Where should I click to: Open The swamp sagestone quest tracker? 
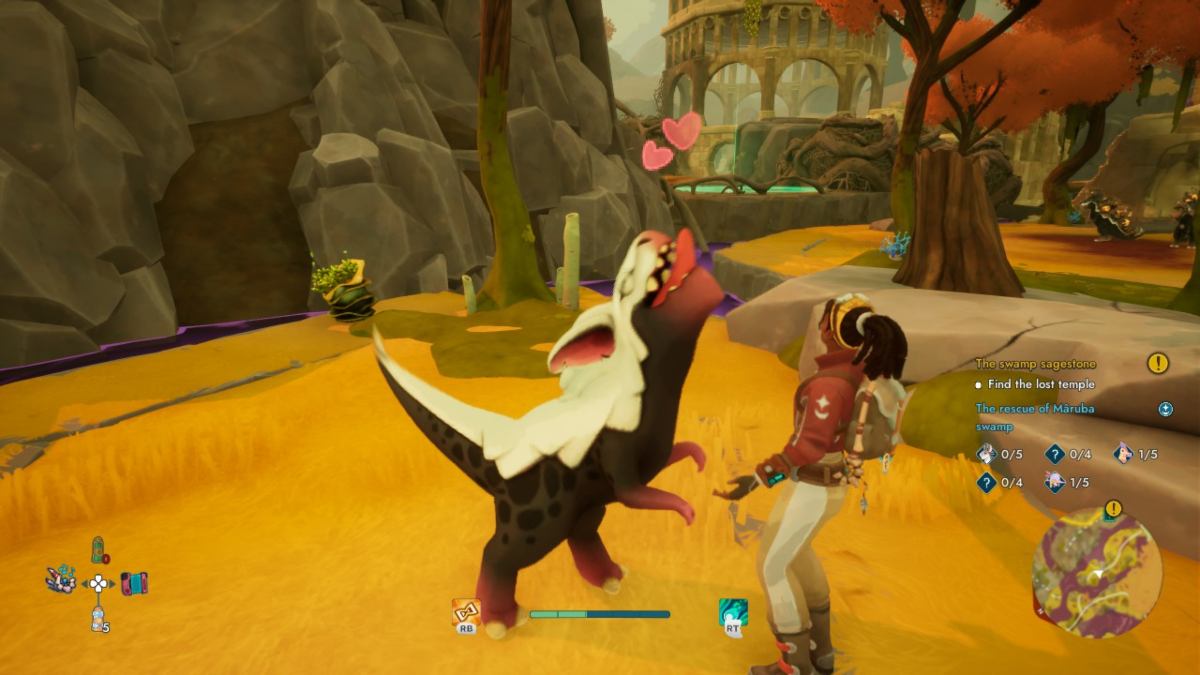(x=1034, y=364)
